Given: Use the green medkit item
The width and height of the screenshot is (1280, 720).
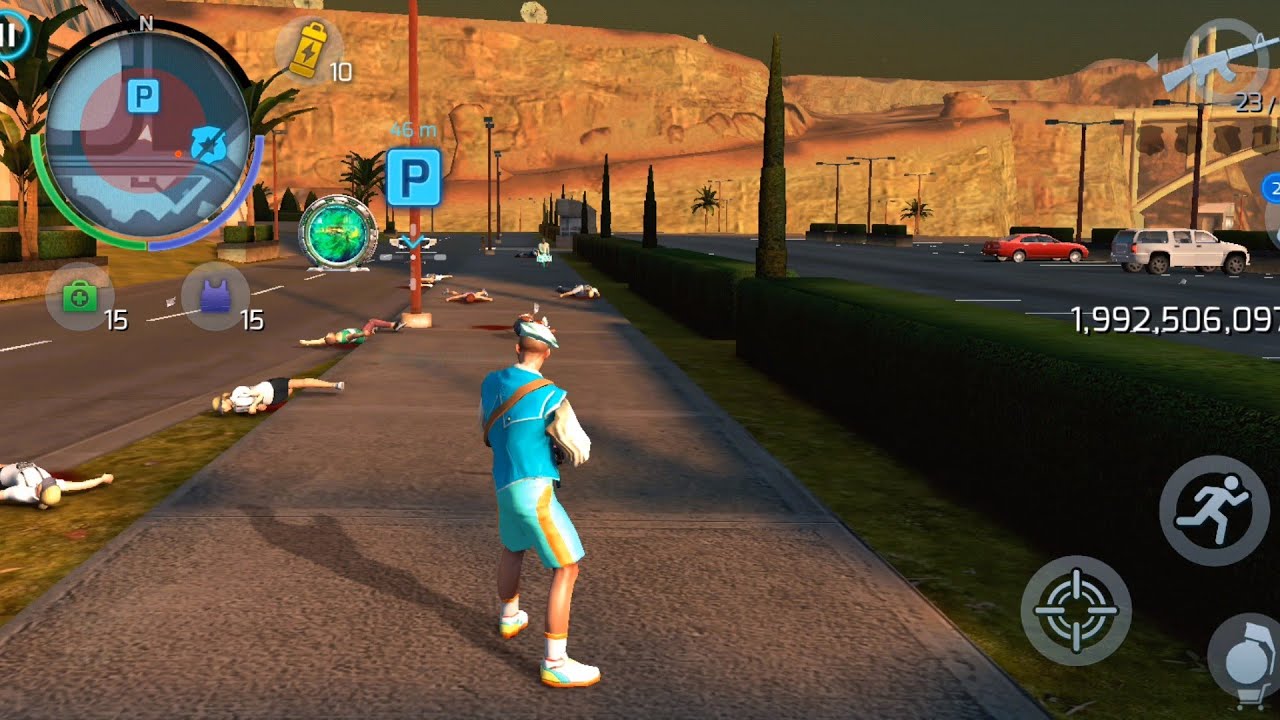Looking at the screenshot, I should pos(79,296).
